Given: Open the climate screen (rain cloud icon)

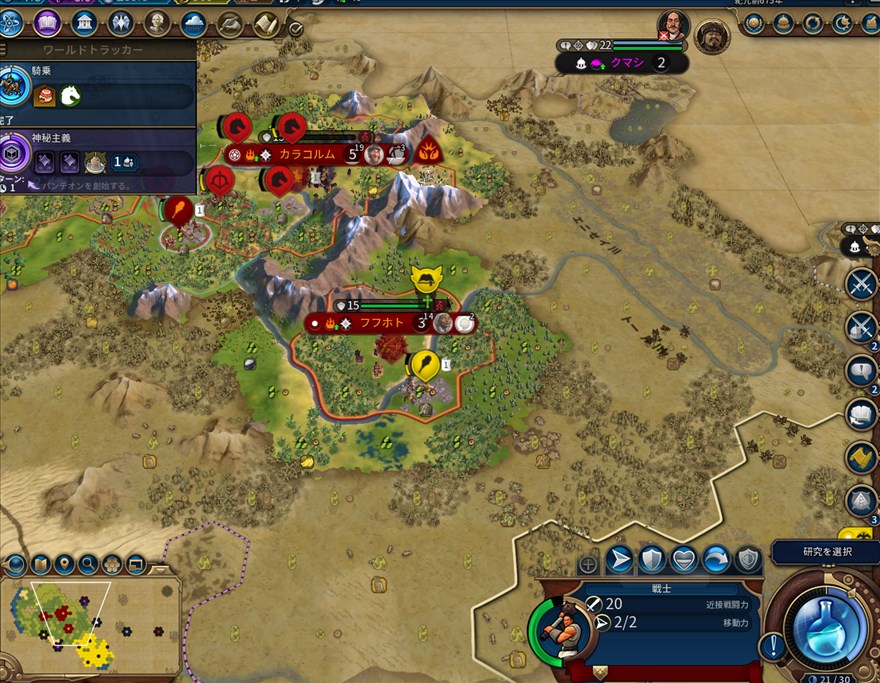Looking at the screenshot, I should click(193, 22).
